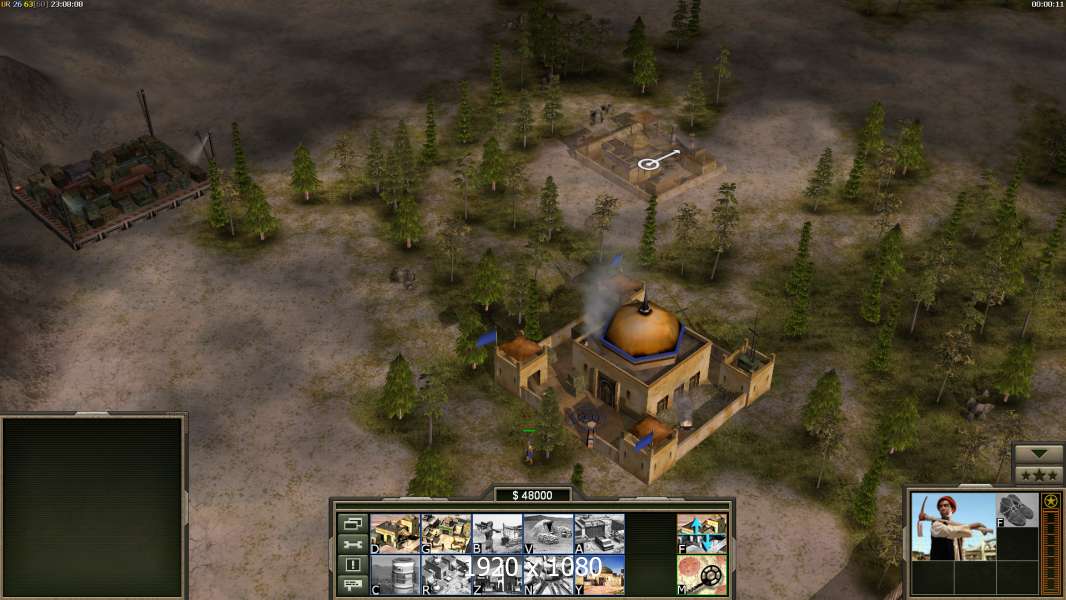Select the worker portrait in unit panel

click(x=952, y=526)
